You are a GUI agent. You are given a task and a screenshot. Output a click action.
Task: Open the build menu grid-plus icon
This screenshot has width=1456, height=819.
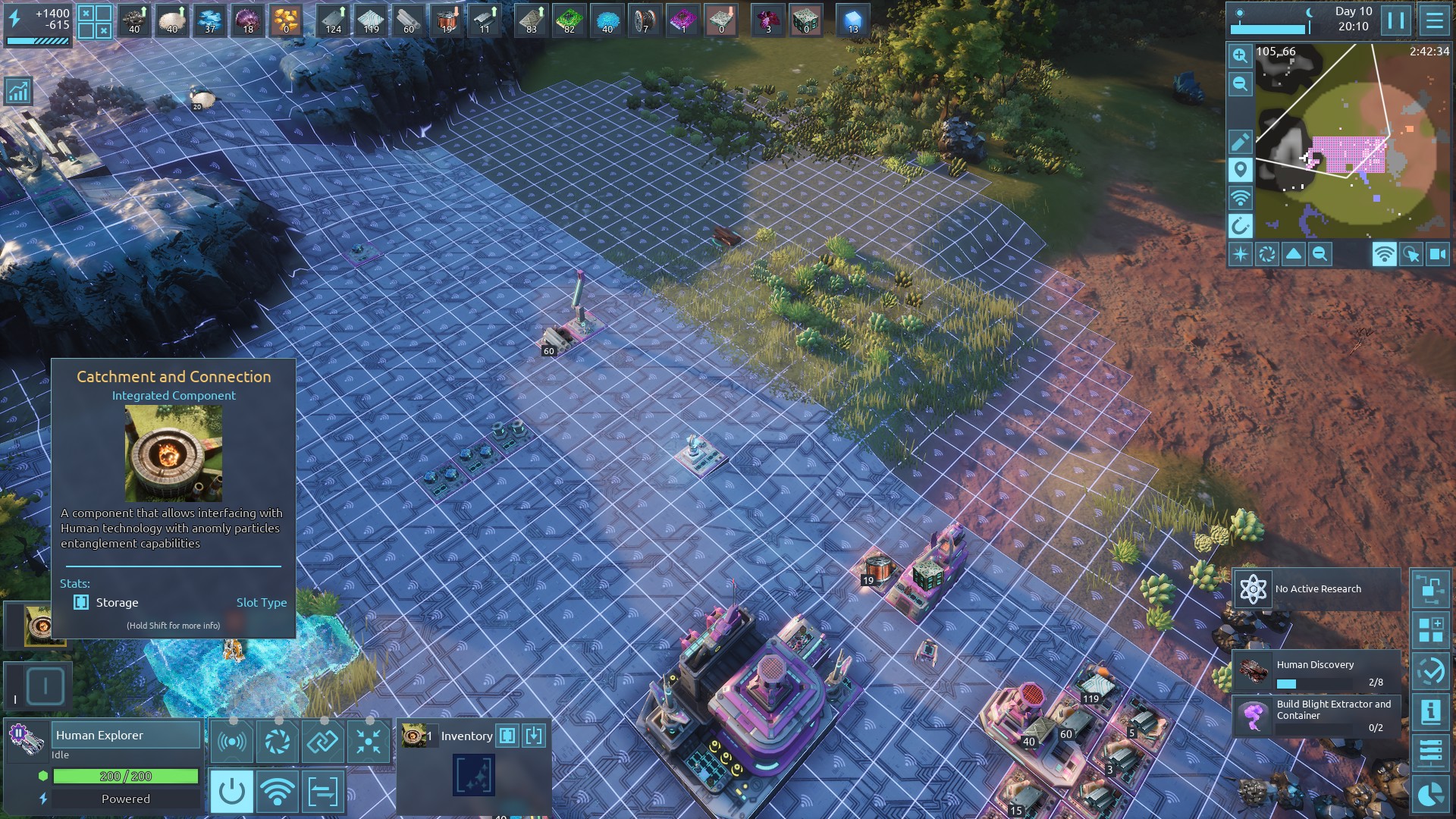click(1430, 629)
